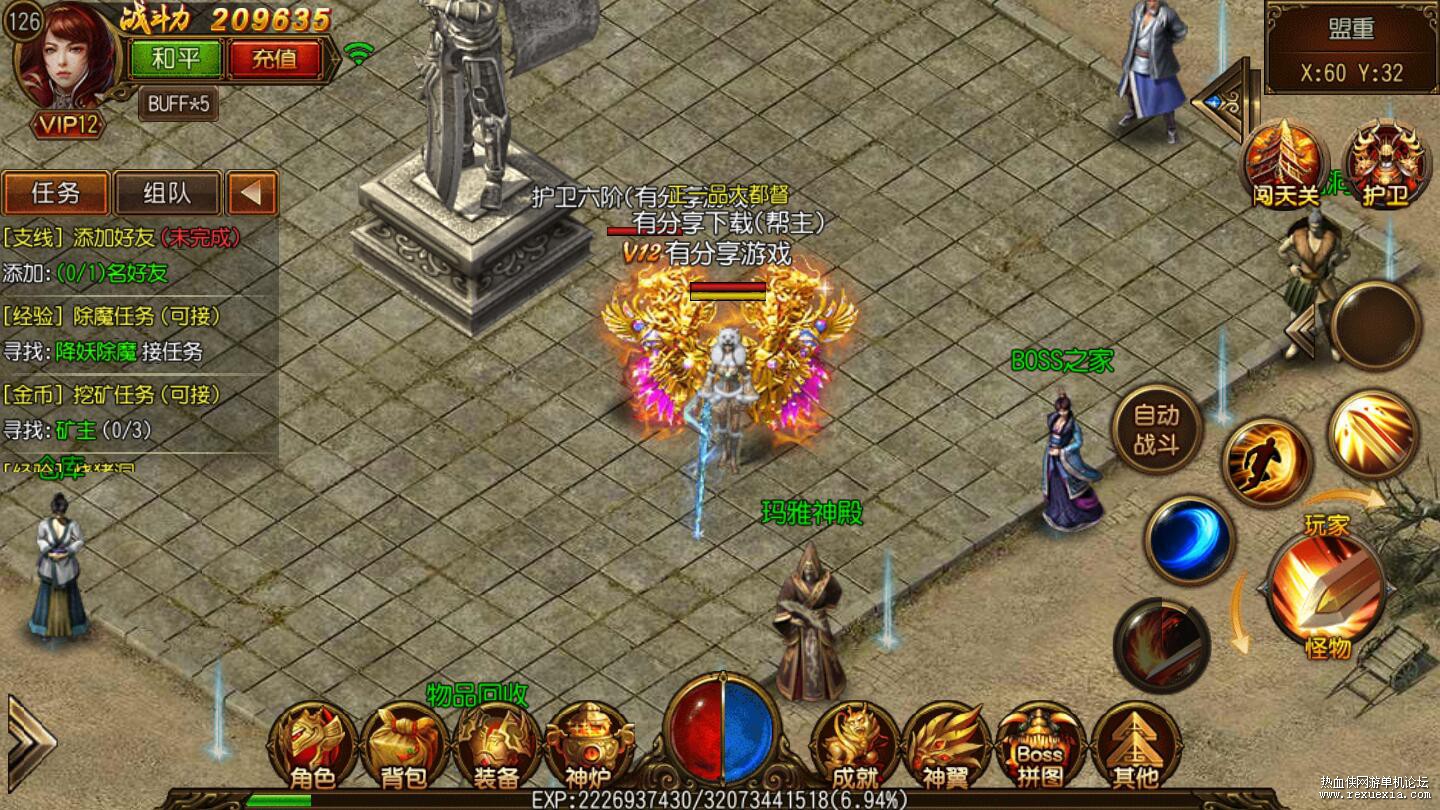Screen dimensions: 1440x810
Task: Toggle the 和平 peace mode button
Action: (x=176, y=59)
